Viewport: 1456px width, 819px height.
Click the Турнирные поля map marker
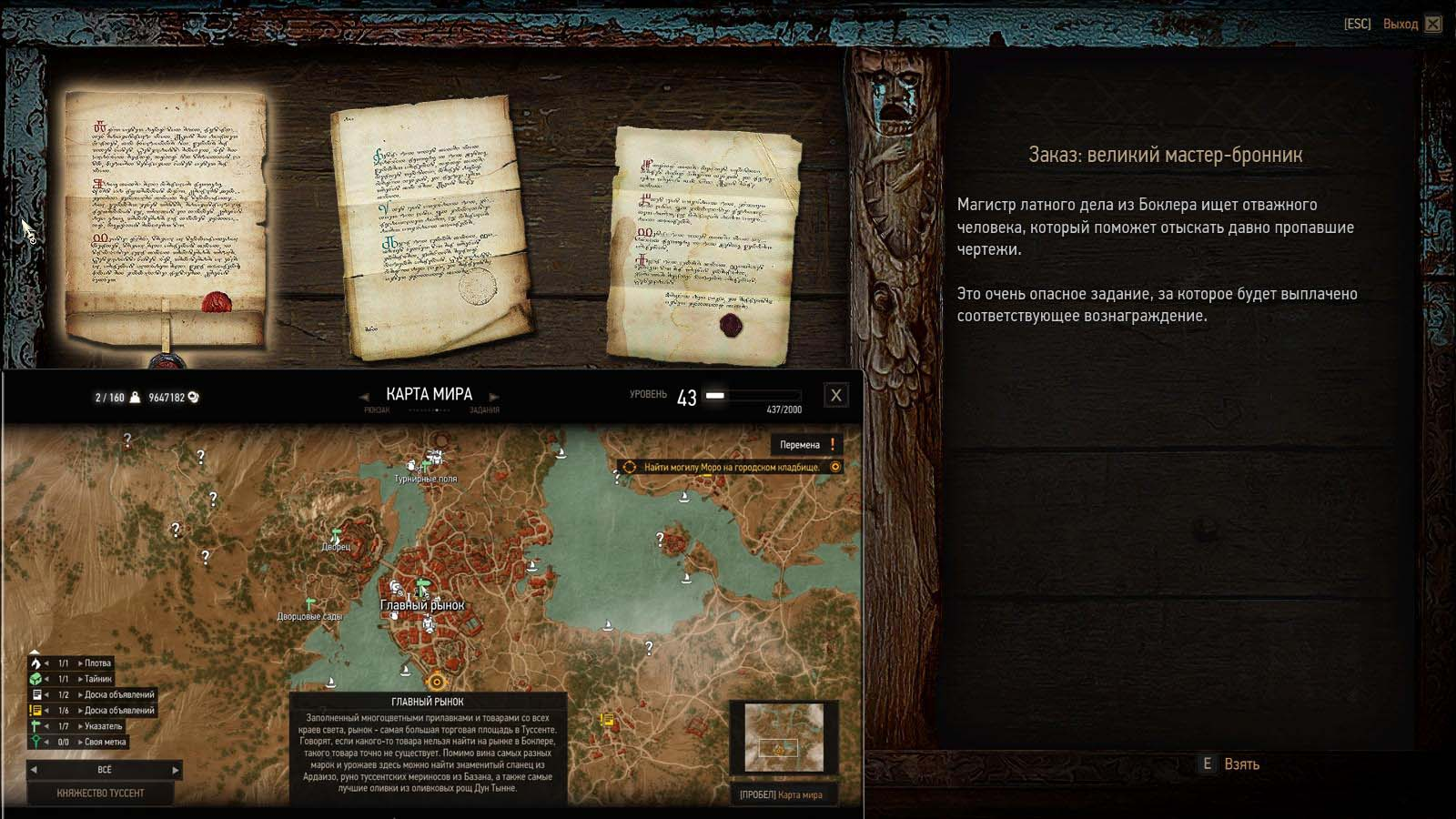click(426, 466)
